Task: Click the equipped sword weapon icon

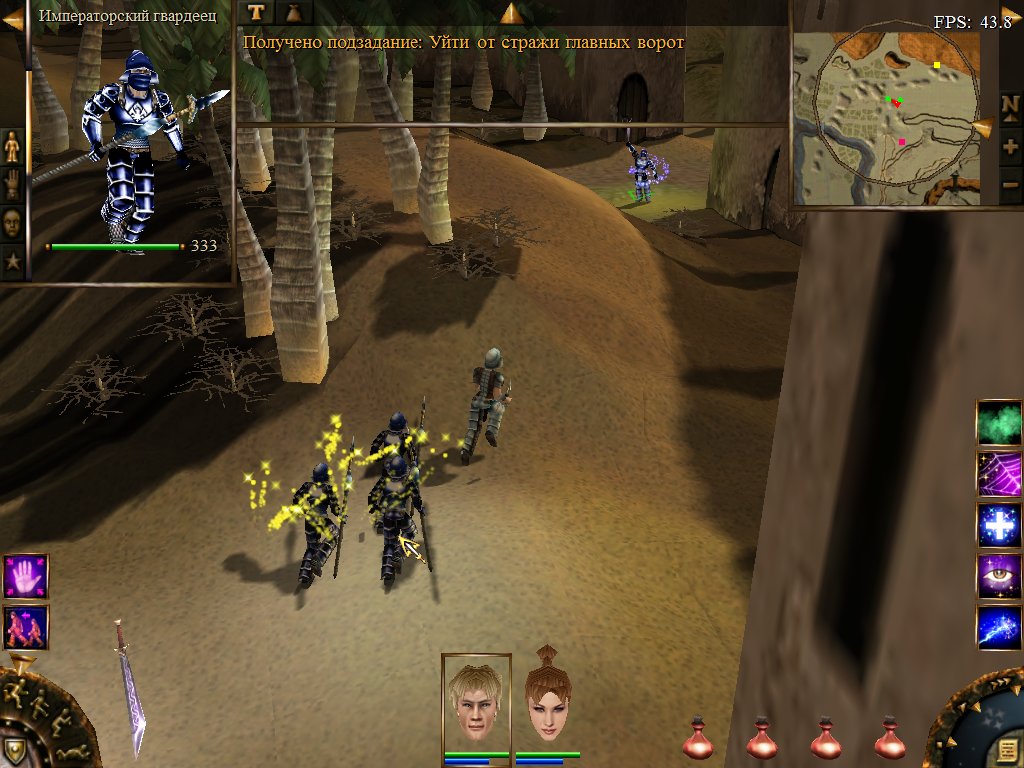Action: pyautogui.click(x=130, y=688)
